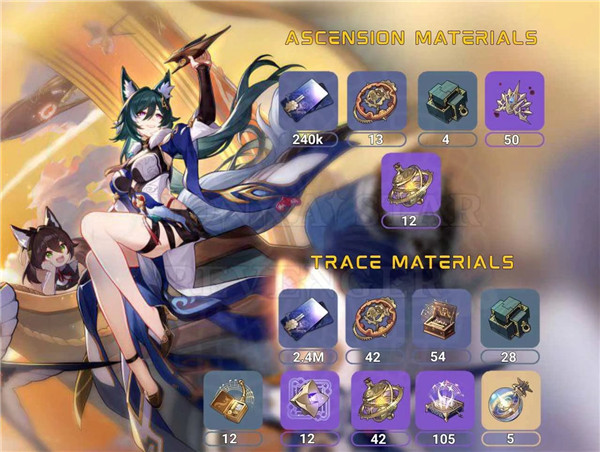This screenshot has height=452, width=600.
Task: Select the 240k credits ascension material
Action: [x=308, y=100]
